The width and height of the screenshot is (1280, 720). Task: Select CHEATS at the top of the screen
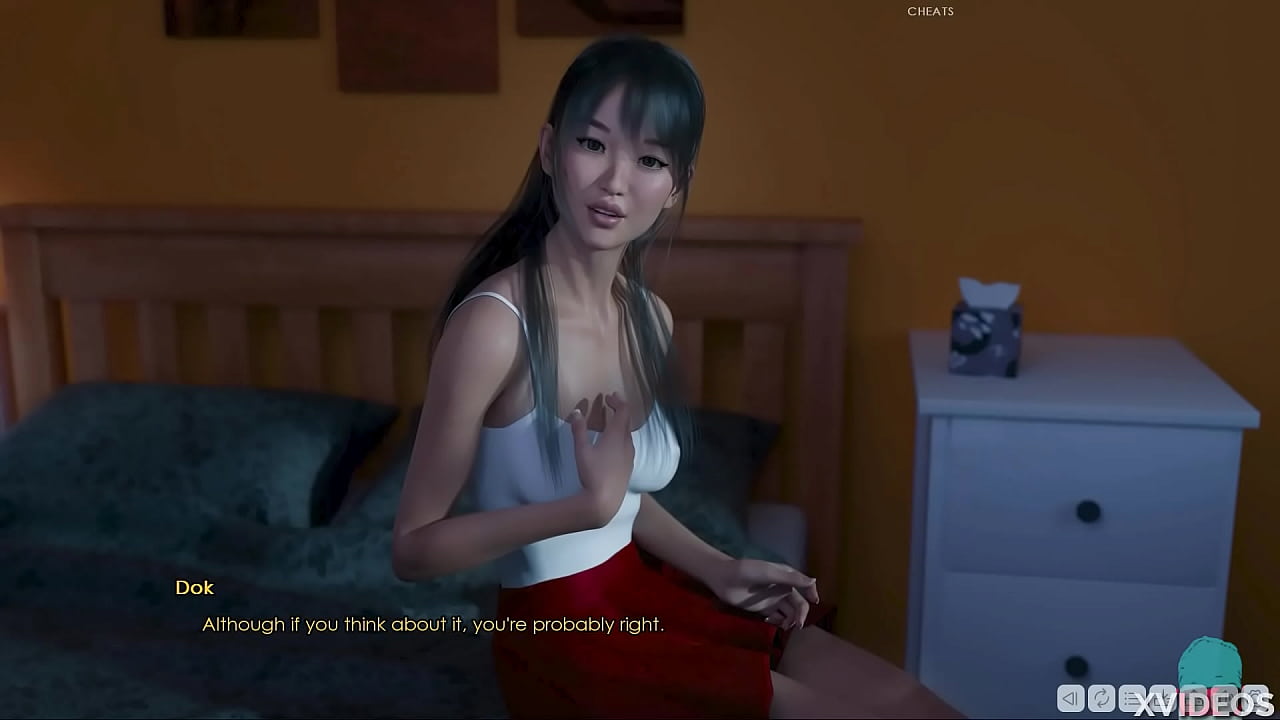pyautogui.click(x=930, y=11)
